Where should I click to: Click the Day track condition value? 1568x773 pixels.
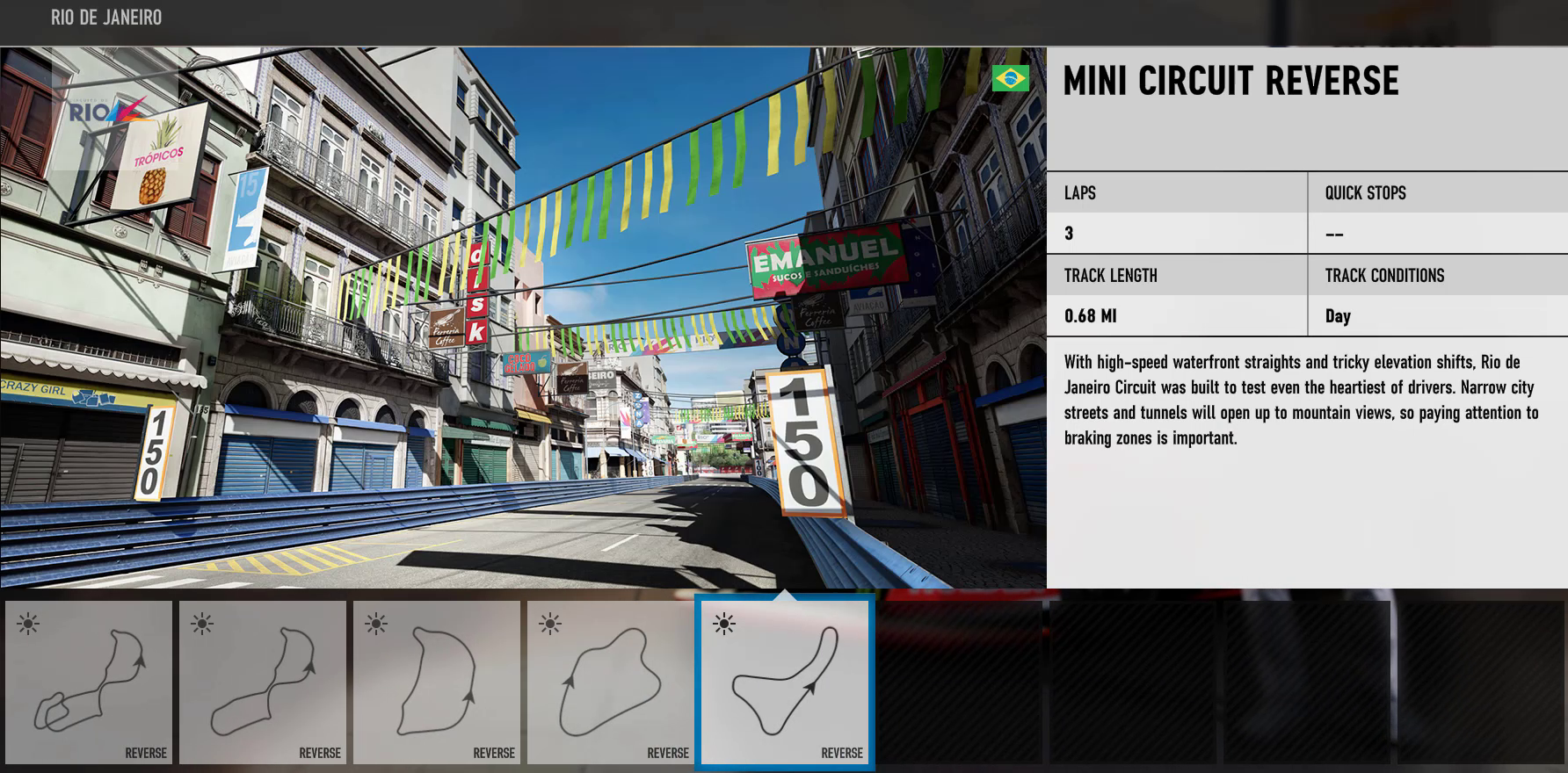coord(1337,316)
